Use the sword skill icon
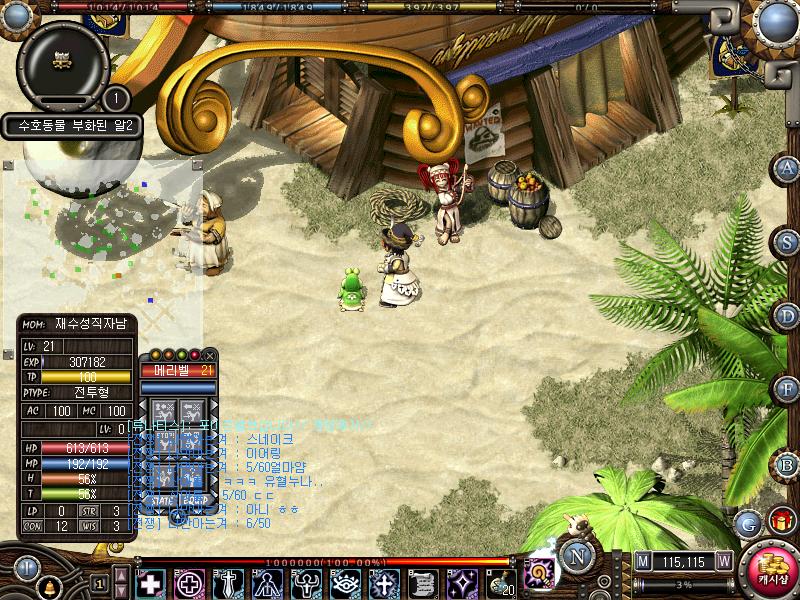 [229, 583]
